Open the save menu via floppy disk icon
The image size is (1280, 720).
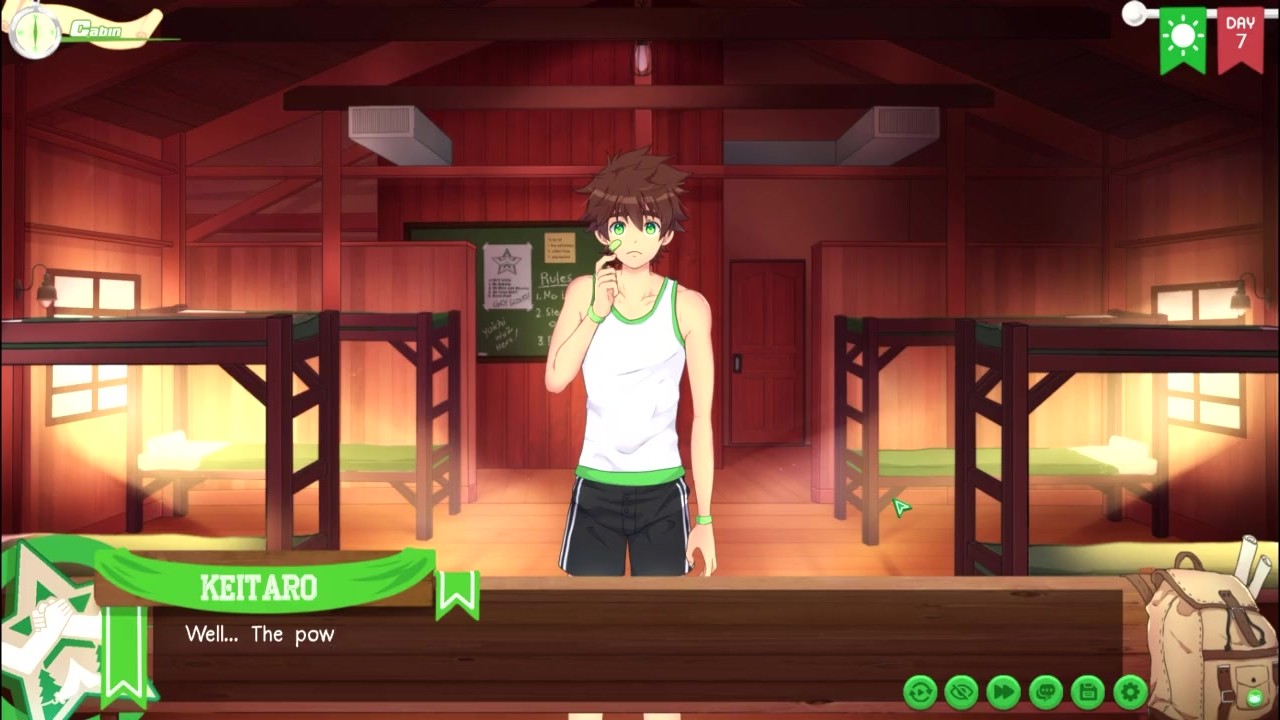point(1088,691)
